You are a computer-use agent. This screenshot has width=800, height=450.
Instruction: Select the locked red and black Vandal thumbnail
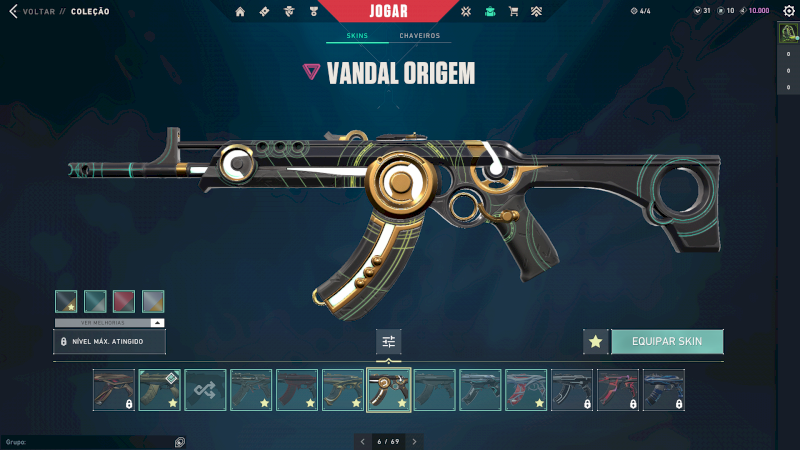tap(618, 390)
